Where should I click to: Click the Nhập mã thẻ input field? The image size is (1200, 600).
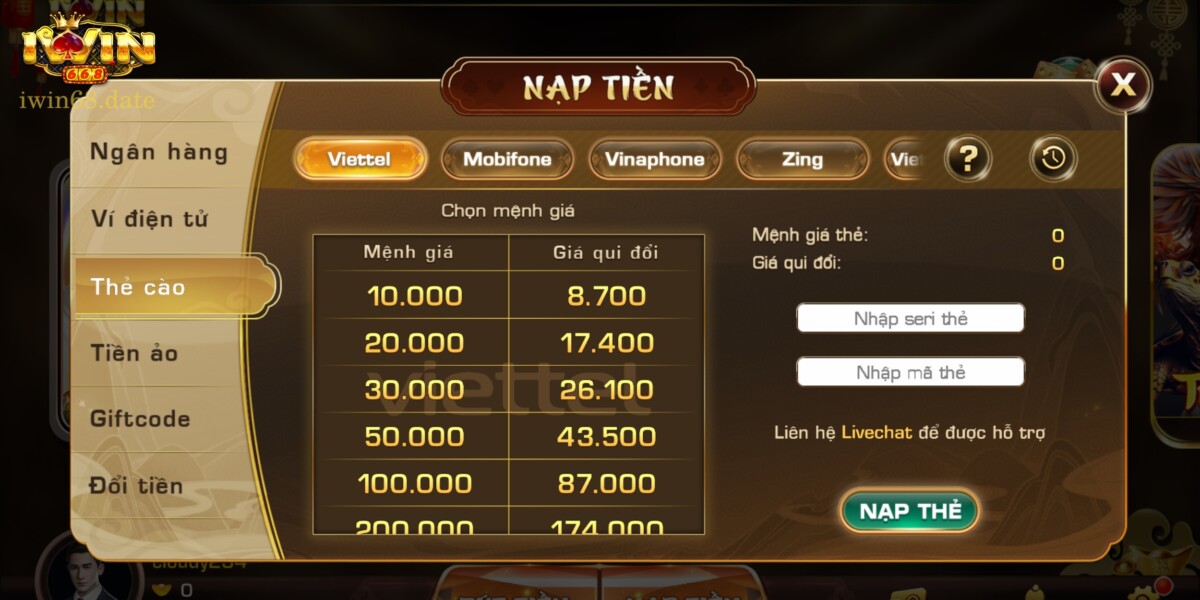(x=910, y=373)
